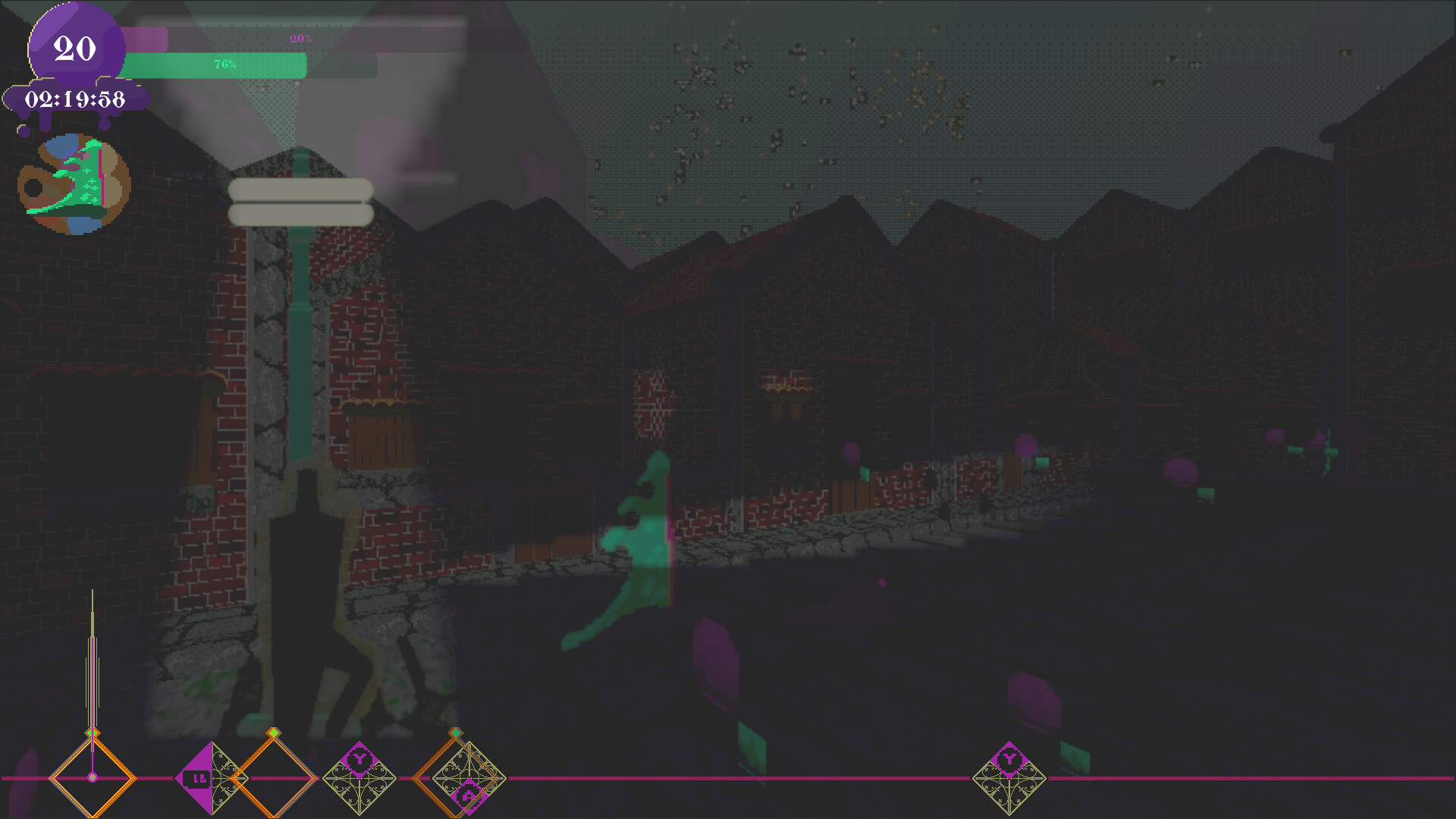
Task: Toggle the teal gem above the A ability
Action: pyautogui.click(x=457, y=732)
